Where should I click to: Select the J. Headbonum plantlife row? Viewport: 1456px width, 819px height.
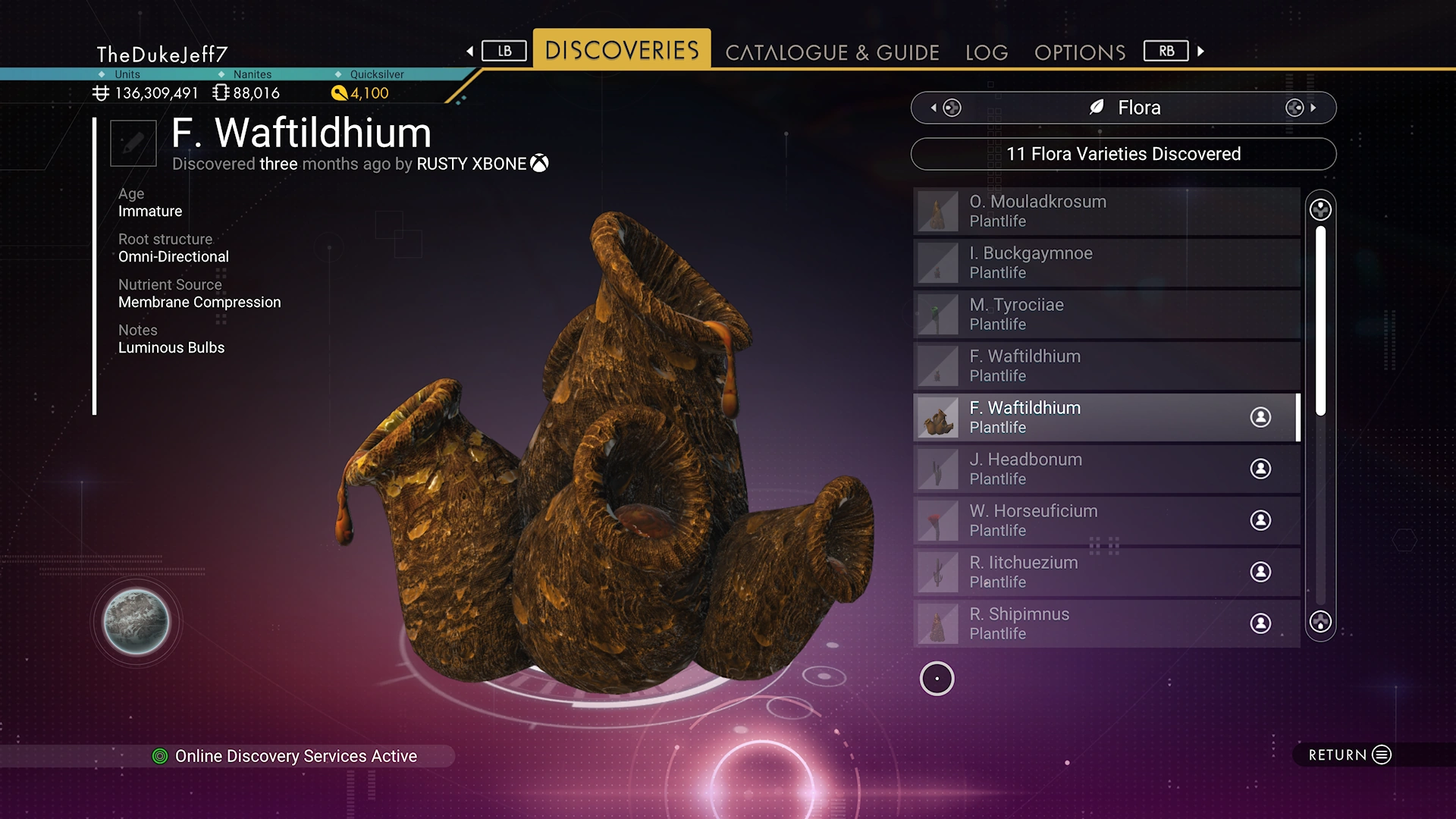click(1106, 469)
